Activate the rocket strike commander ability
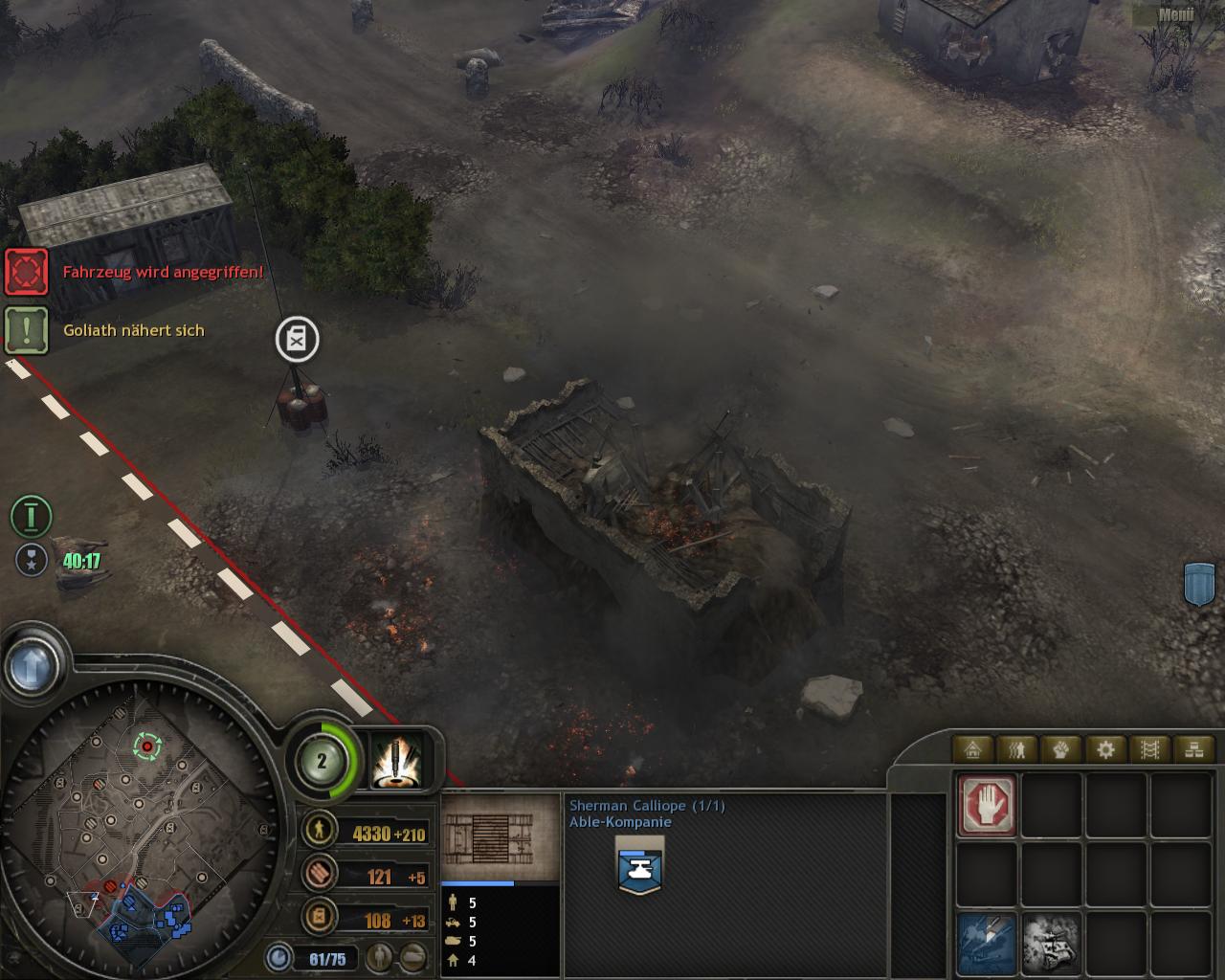 click(396, 762)
